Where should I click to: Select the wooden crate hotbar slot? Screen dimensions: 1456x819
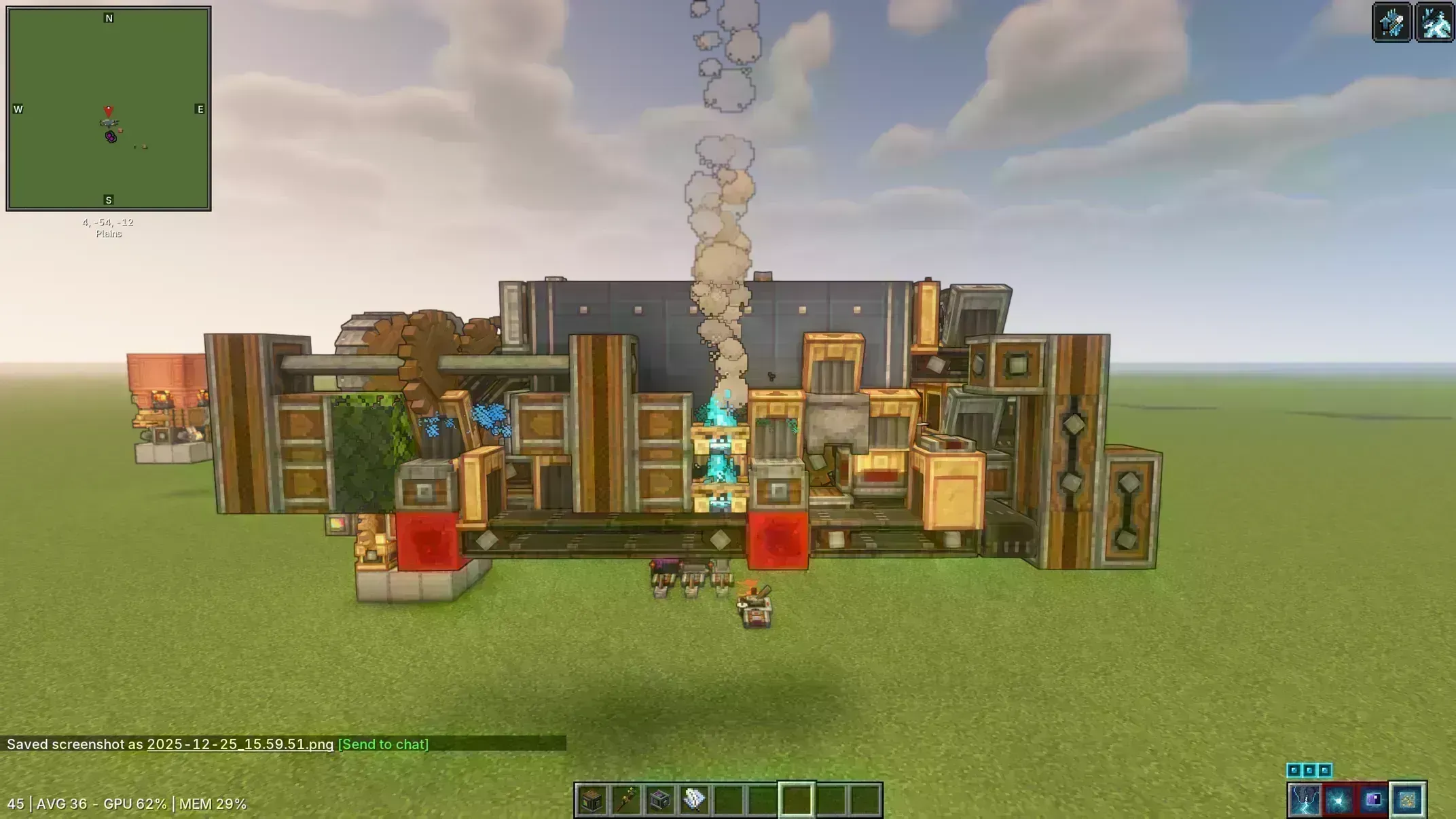[x=592, y=800]
